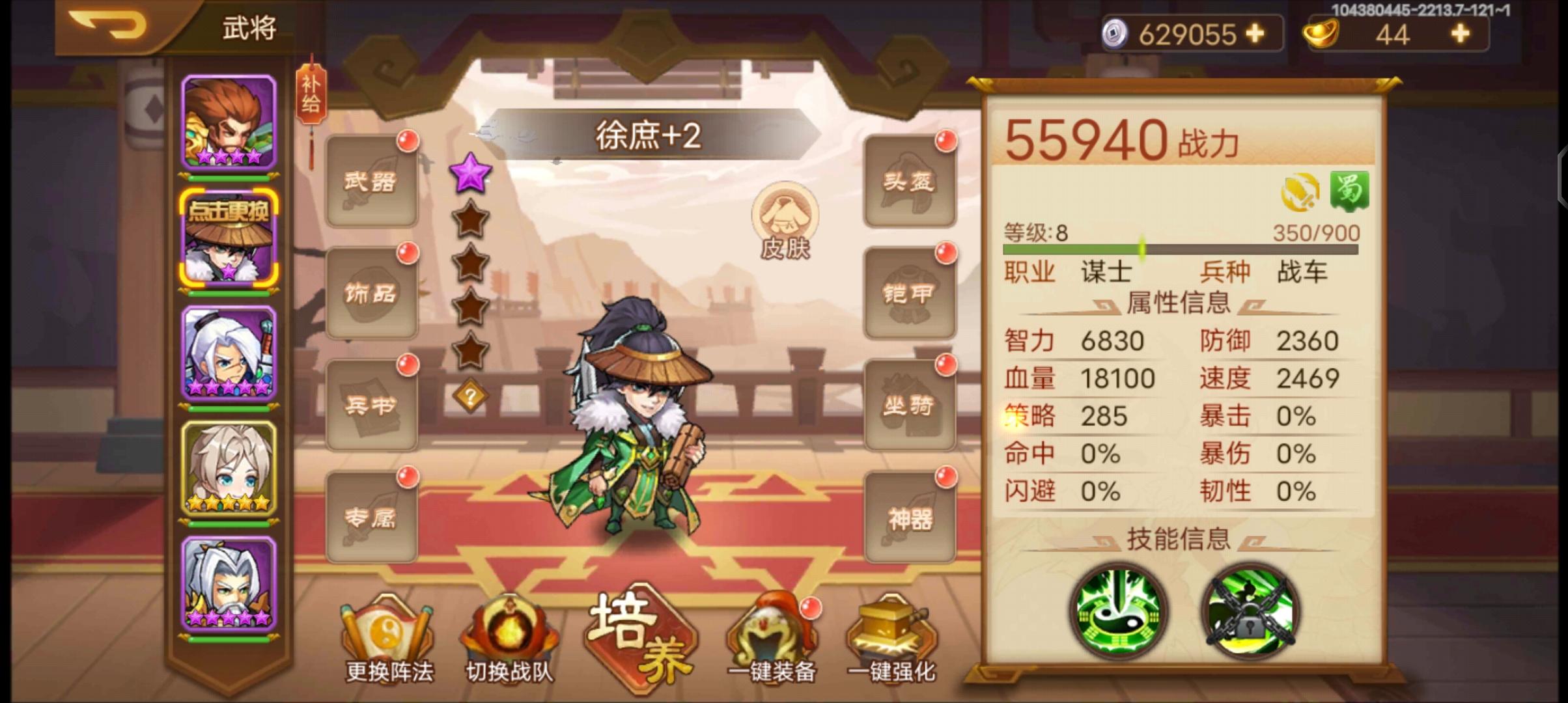Tap the 补给 supply banner

tap(312, 93)
